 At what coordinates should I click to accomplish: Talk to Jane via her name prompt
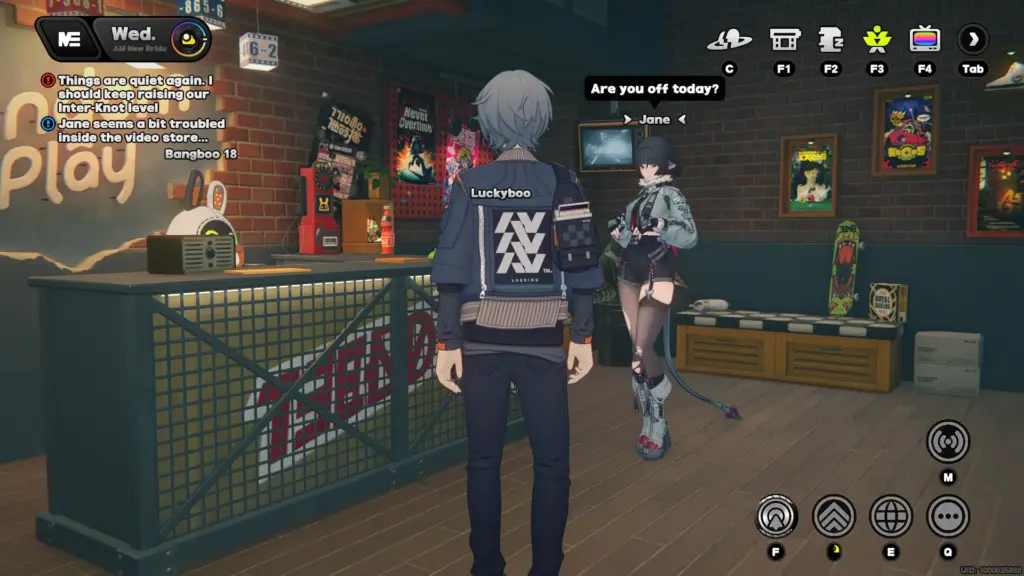(654, 120)
